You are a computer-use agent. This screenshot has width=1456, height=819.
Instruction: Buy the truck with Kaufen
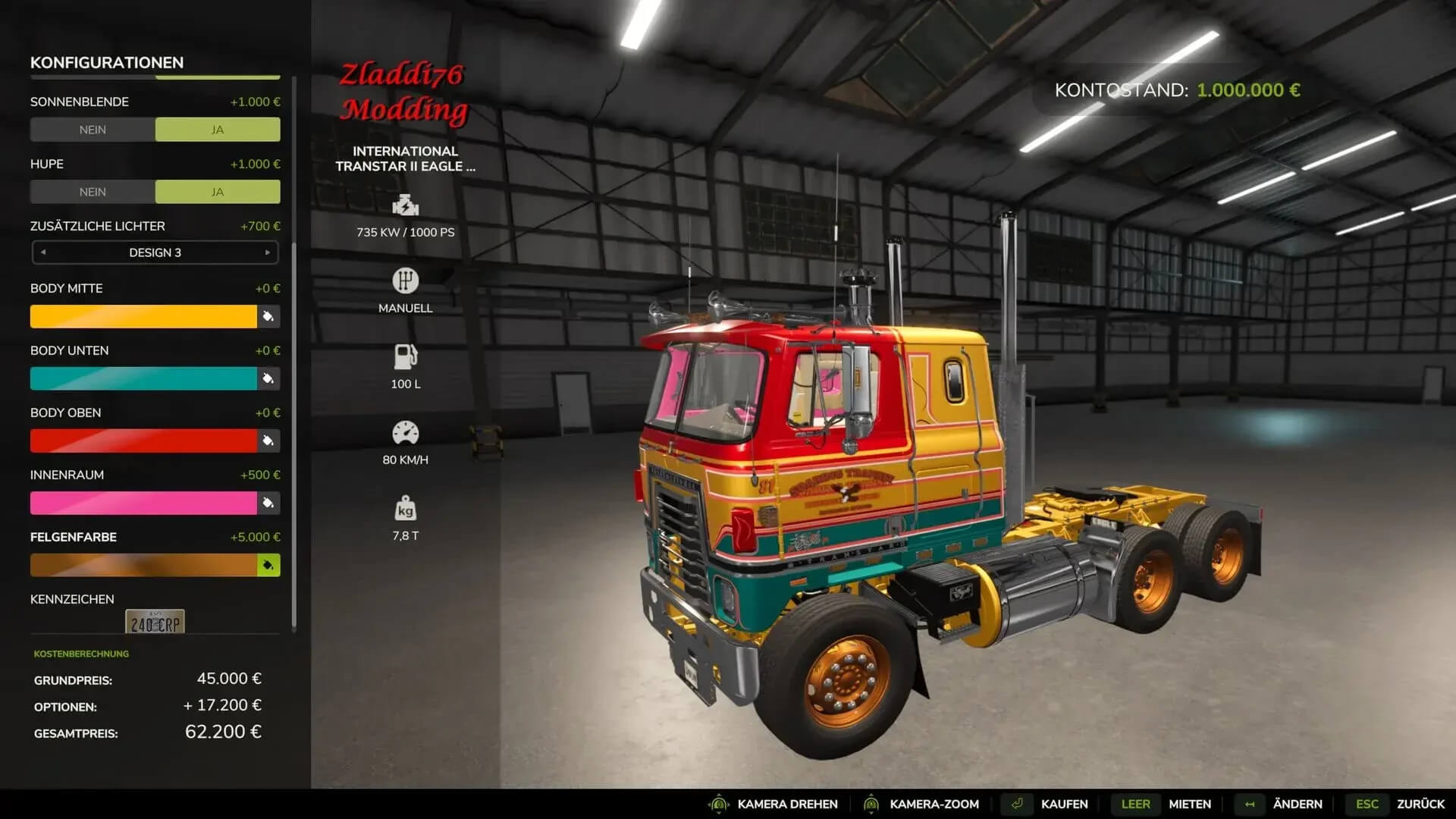(1063, 804)
